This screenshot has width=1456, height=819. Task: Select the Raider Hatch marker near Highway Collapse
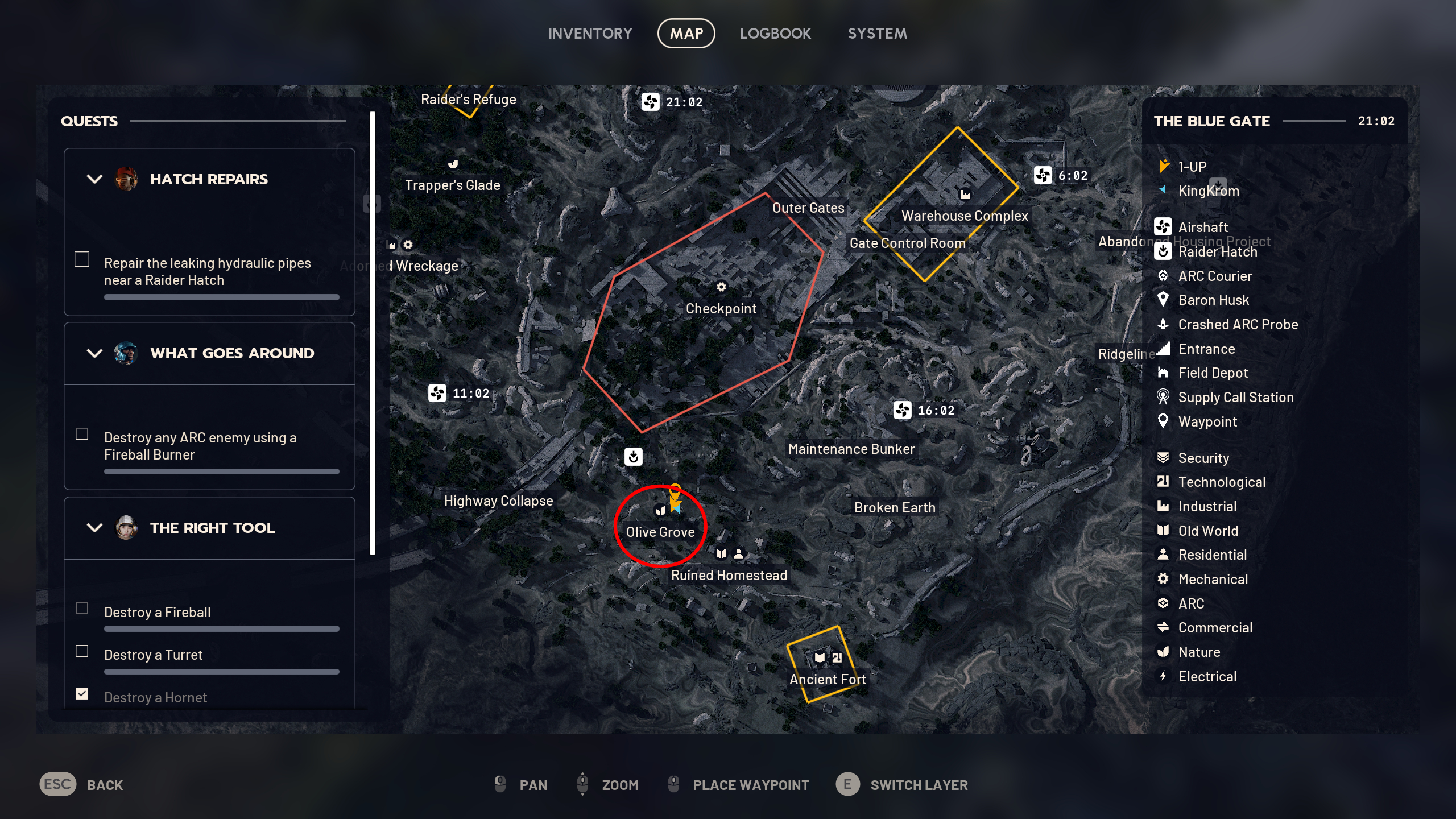pos(634,457)
